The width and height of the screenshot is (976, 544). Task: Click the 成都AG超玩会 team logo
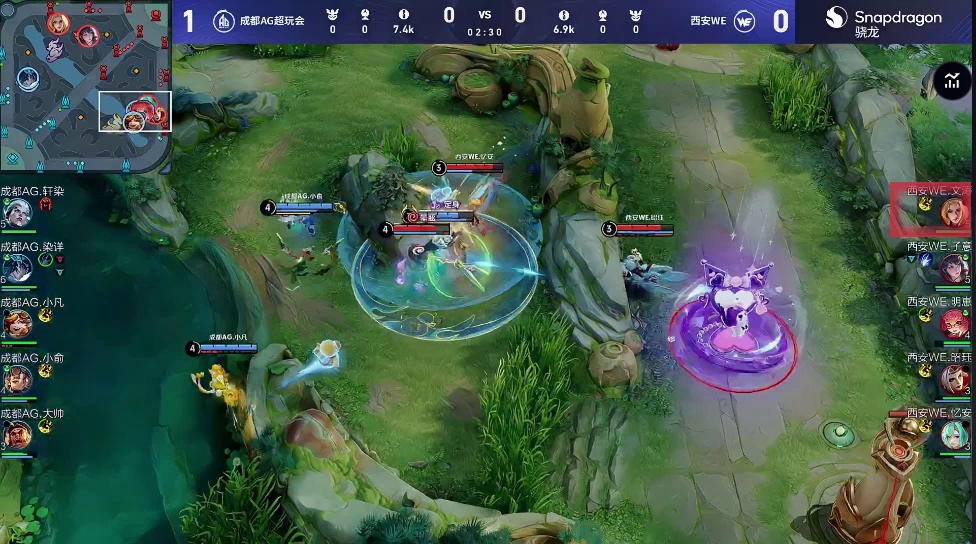[x=224, y=20]
